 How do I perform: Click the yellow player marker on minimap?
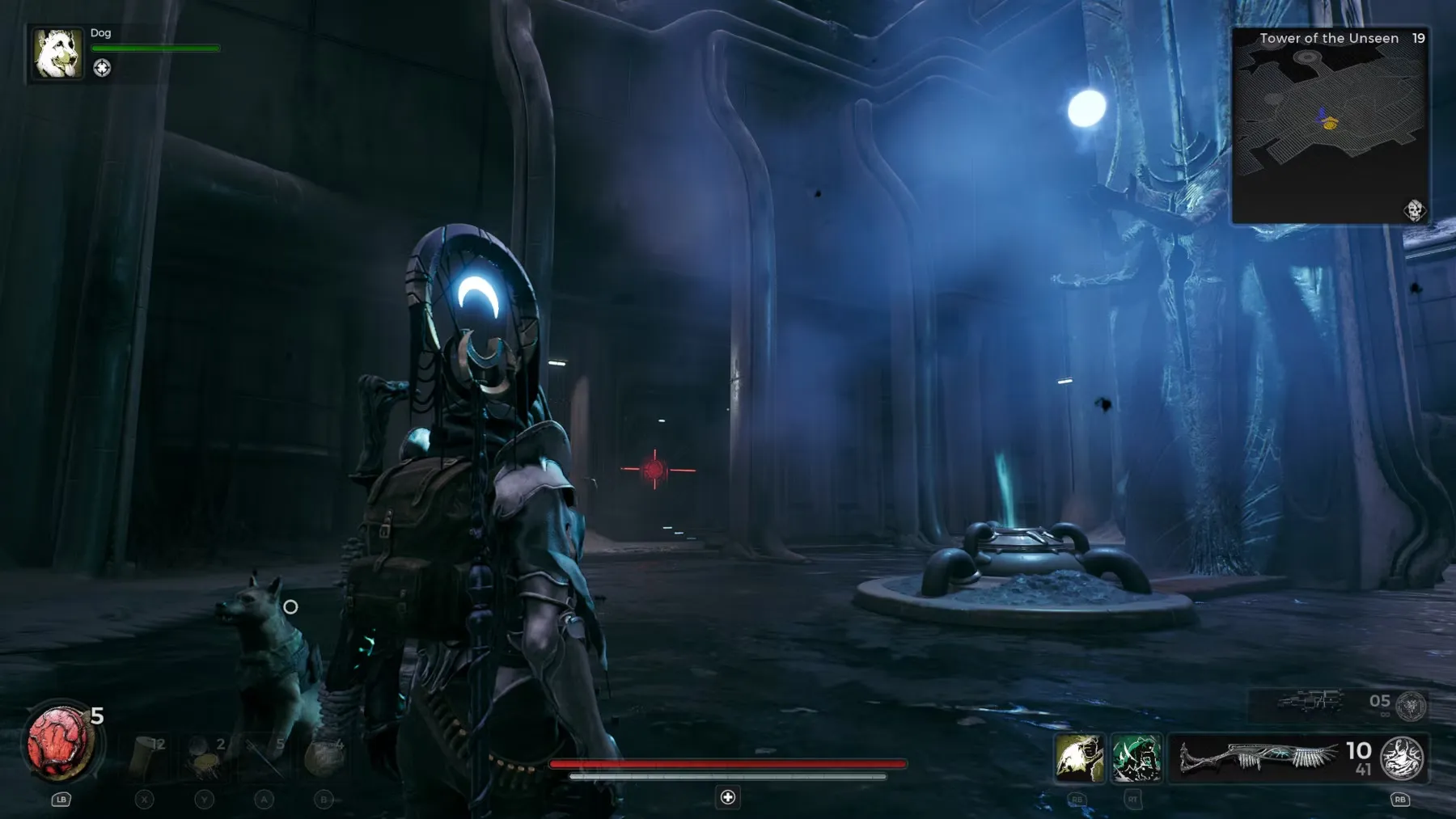pos(1330,124)
